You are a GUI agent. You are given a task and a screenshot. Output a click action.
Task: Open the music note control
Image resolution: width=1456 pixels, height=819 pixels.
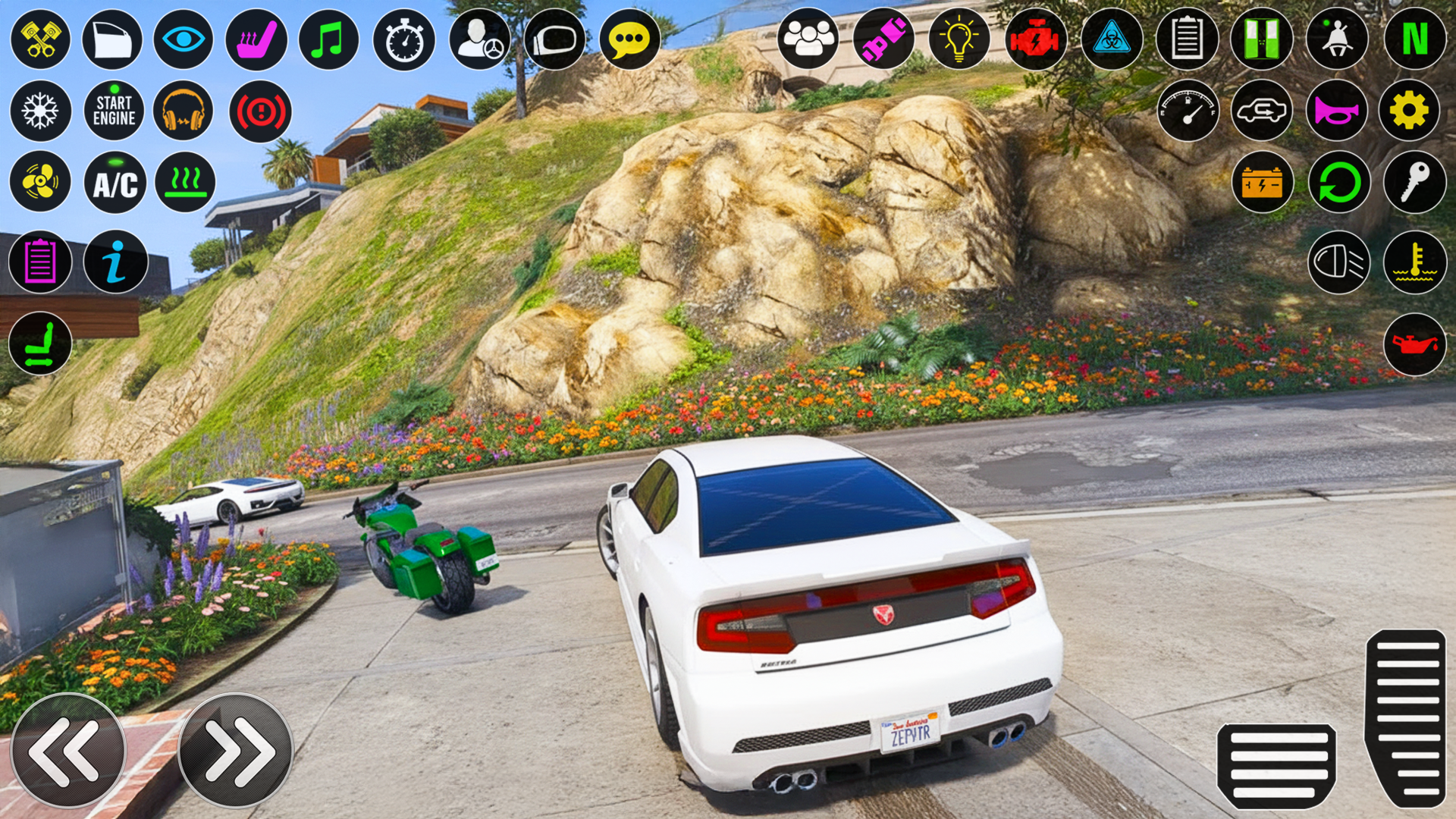tap(328, 39)
